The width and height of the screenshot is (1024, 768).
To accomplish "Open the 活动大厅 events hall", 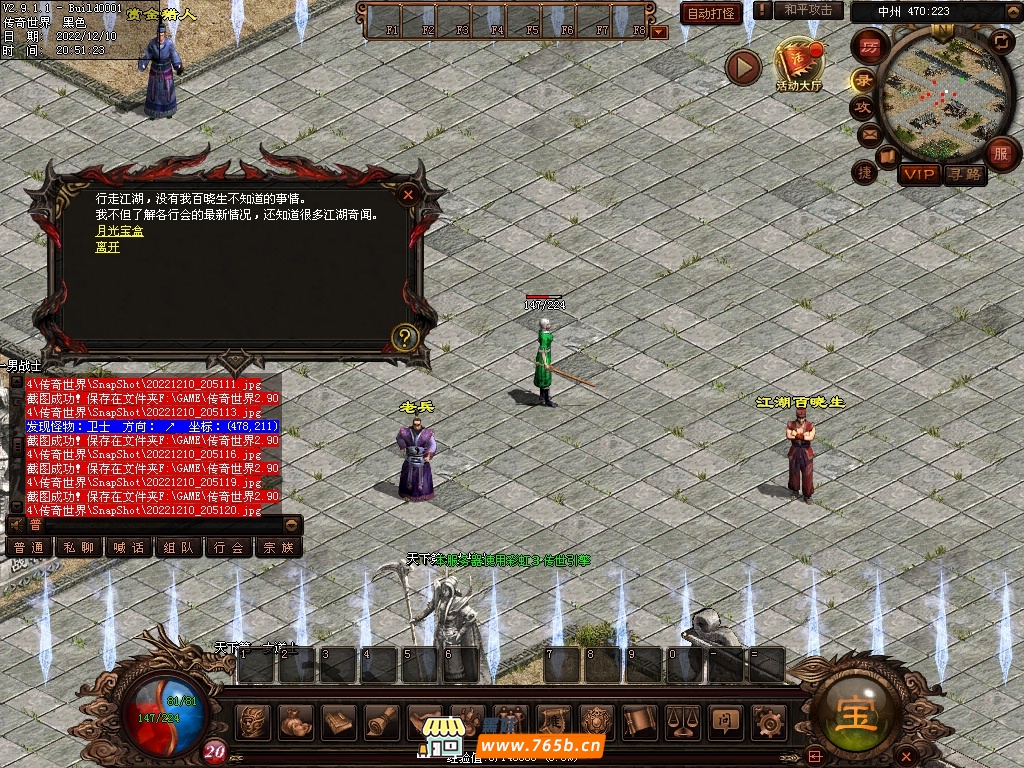I will point(798,64).
